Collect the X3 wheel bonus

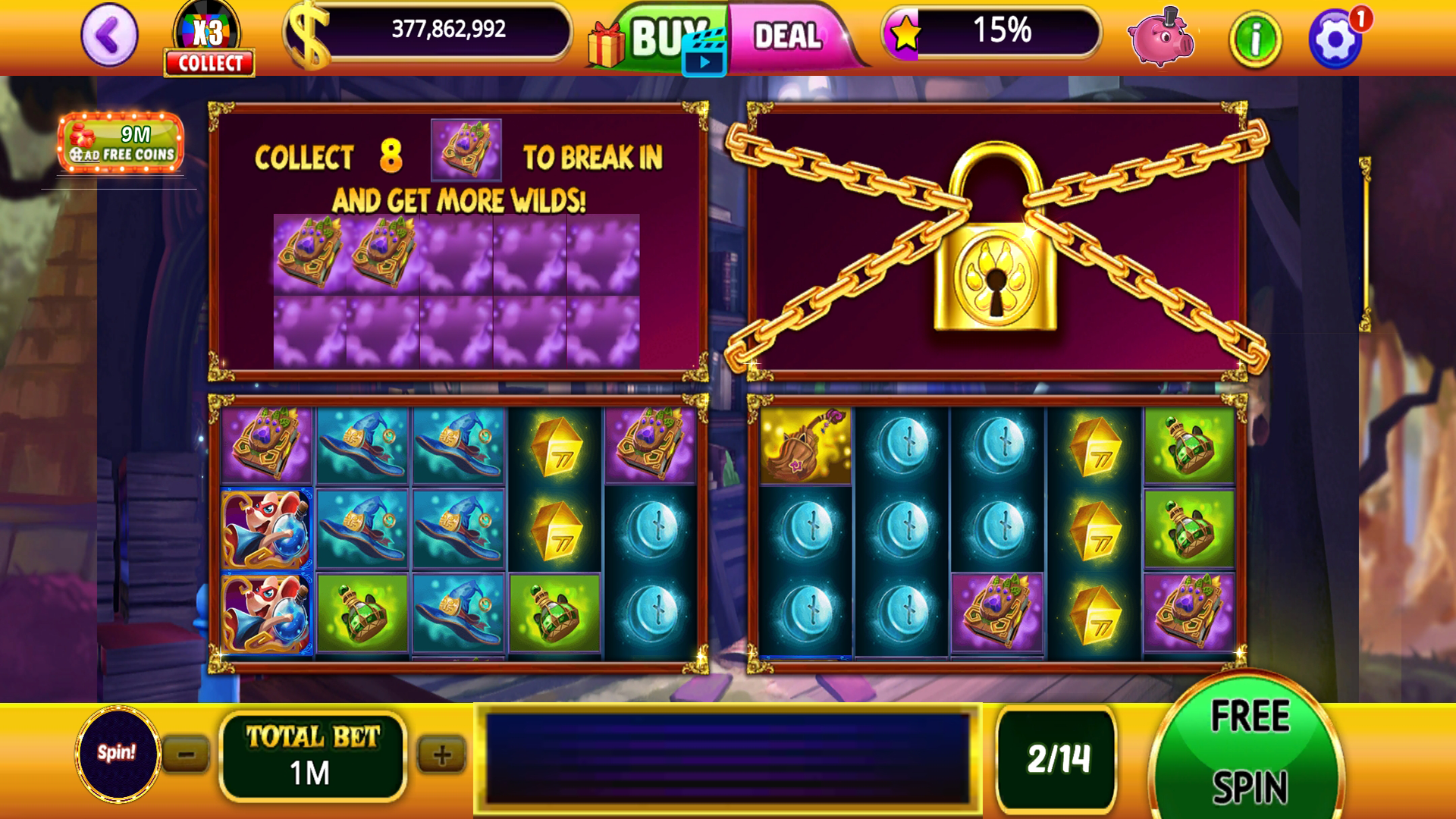[x=209, y=63]
